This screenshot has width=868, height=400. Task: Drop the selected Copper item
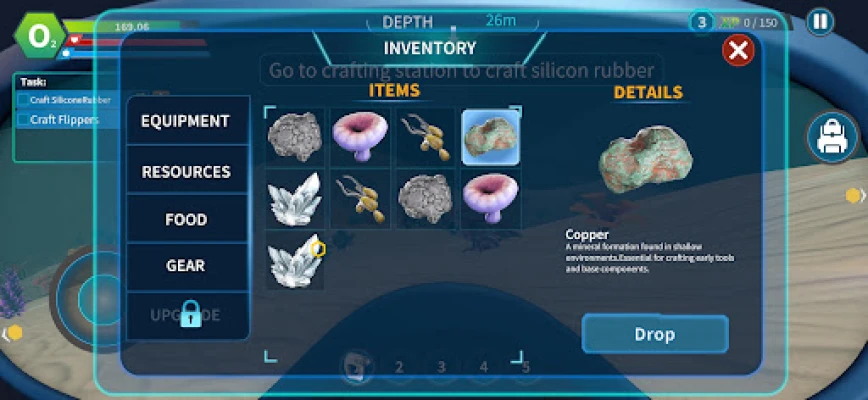point(655,334)
